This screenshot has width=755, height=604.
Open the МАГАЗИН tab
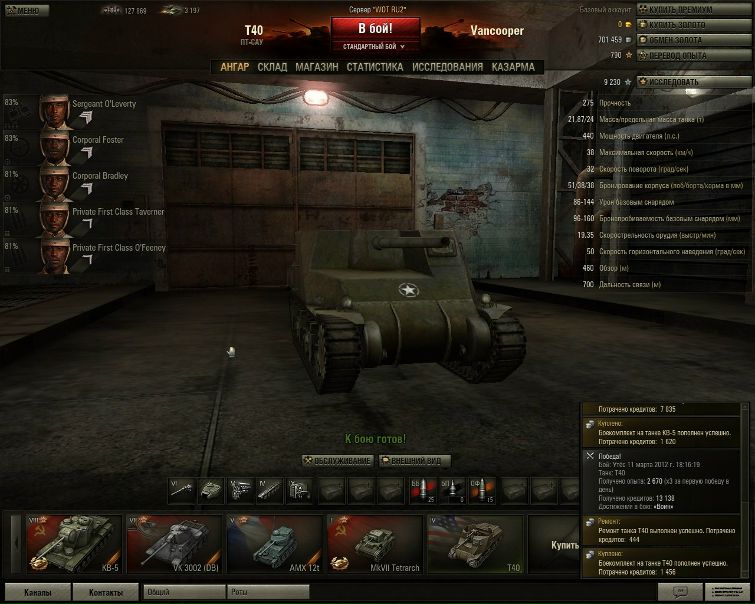pos(316,67)
